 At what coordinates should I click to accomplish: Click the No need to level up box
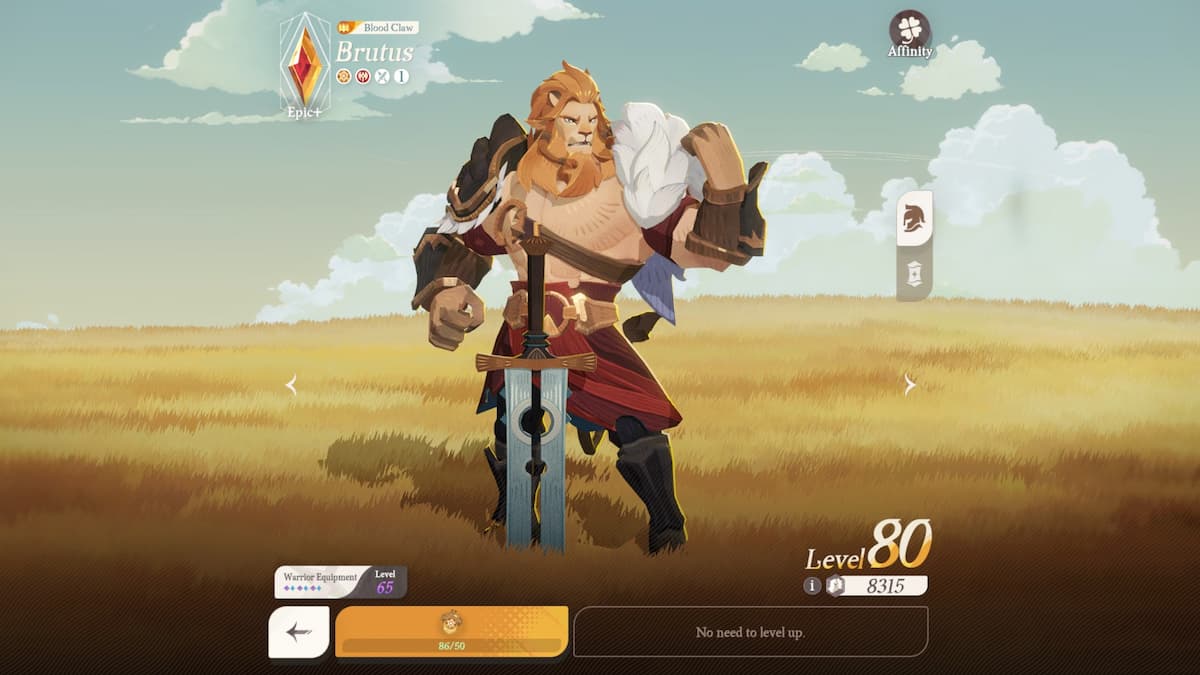(x=750, y=632)
